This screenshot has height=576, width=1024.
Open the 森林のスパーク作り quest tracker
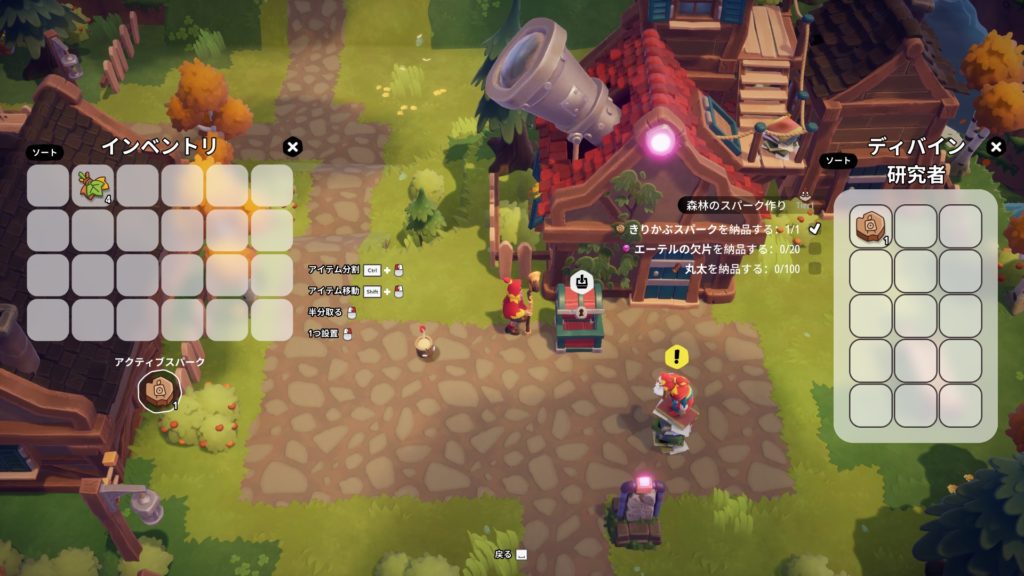click(x=736, y=205)
